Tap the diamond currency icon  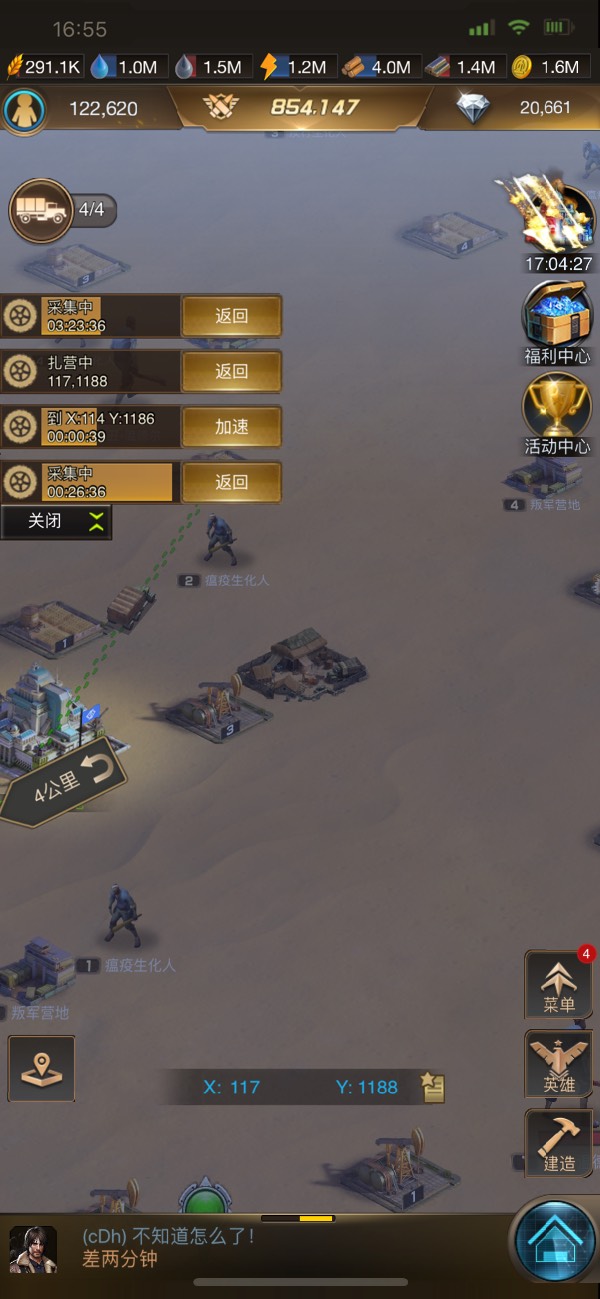coord(473,108)
